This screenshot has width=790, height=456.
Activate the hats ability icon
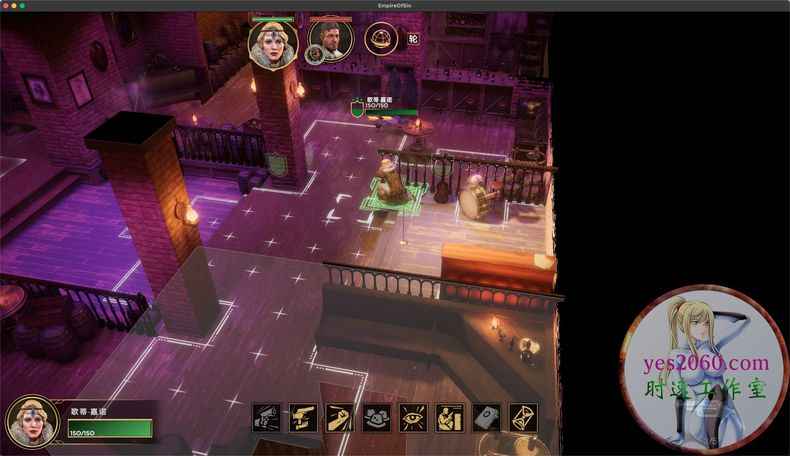pos(376,417)
